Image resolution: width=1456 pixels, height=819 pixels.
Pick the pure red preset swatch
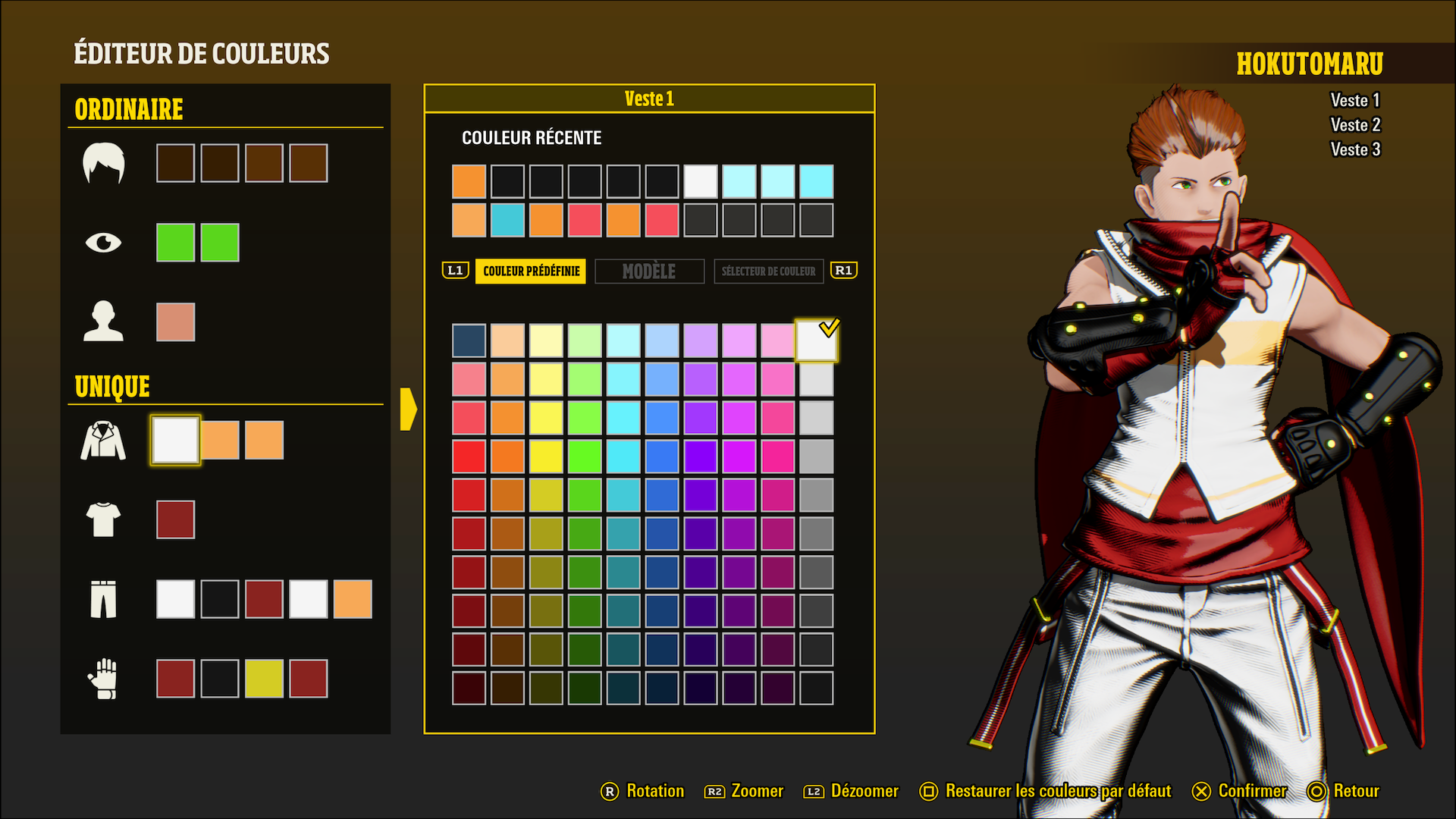pyautogui.click(x=469, y=457)
